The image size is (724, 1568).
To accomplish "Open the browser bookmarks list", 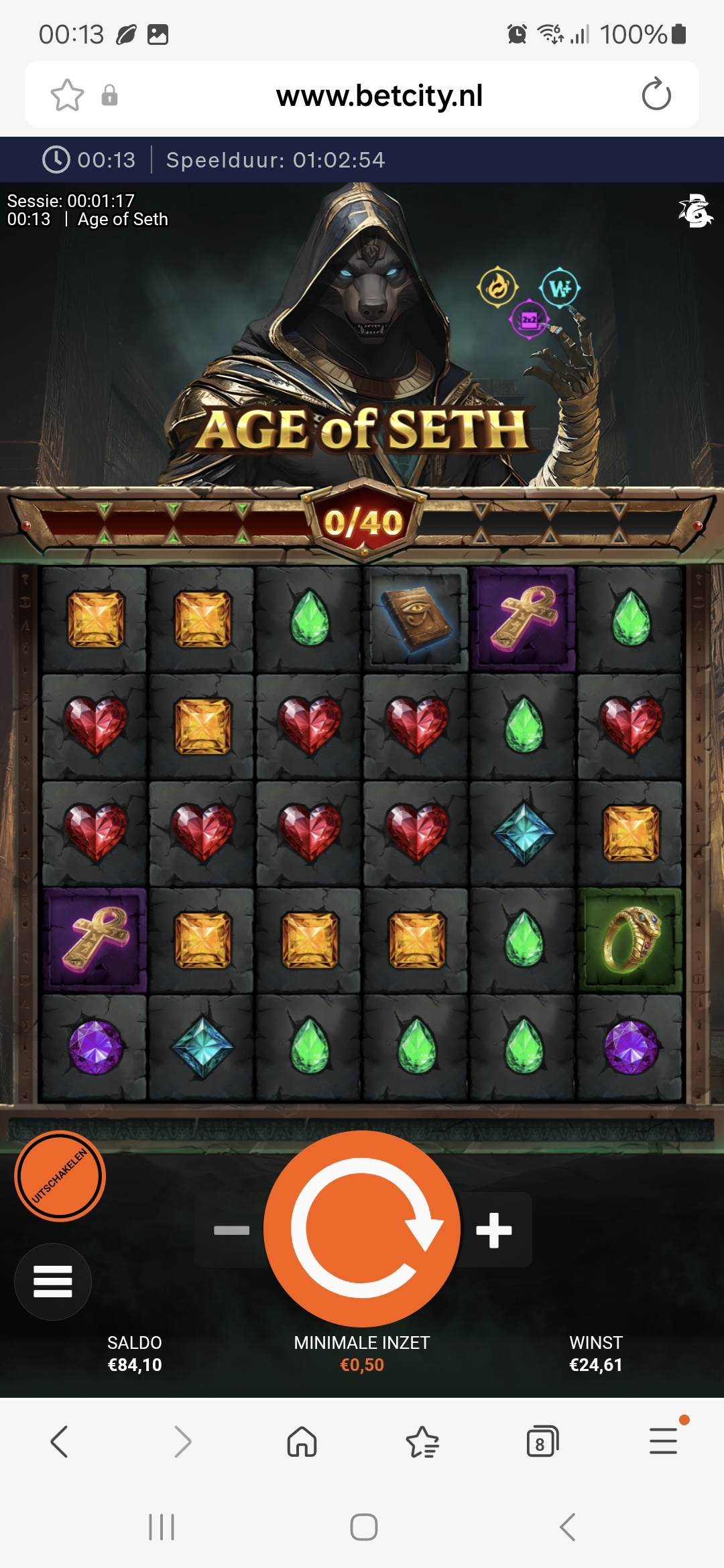I will click(x=422, y=1441).
